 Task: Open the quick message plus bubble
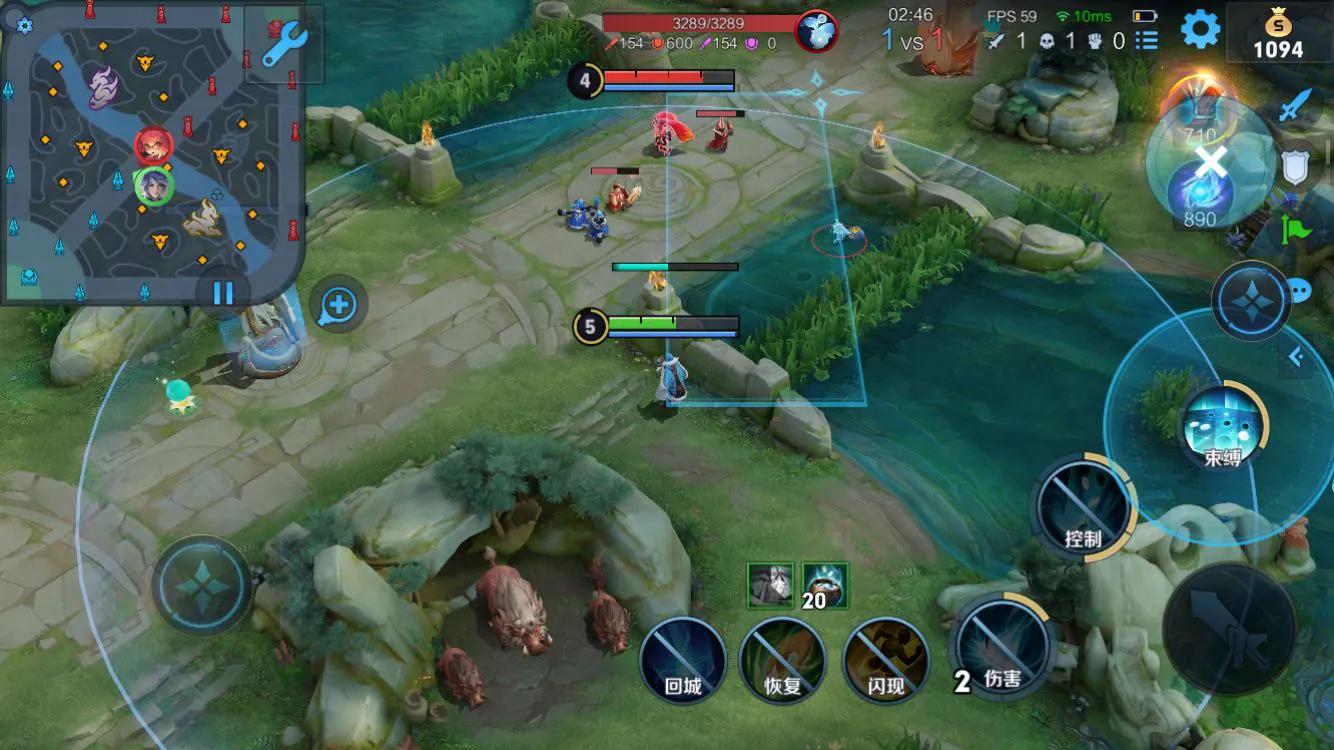point(338,305)
